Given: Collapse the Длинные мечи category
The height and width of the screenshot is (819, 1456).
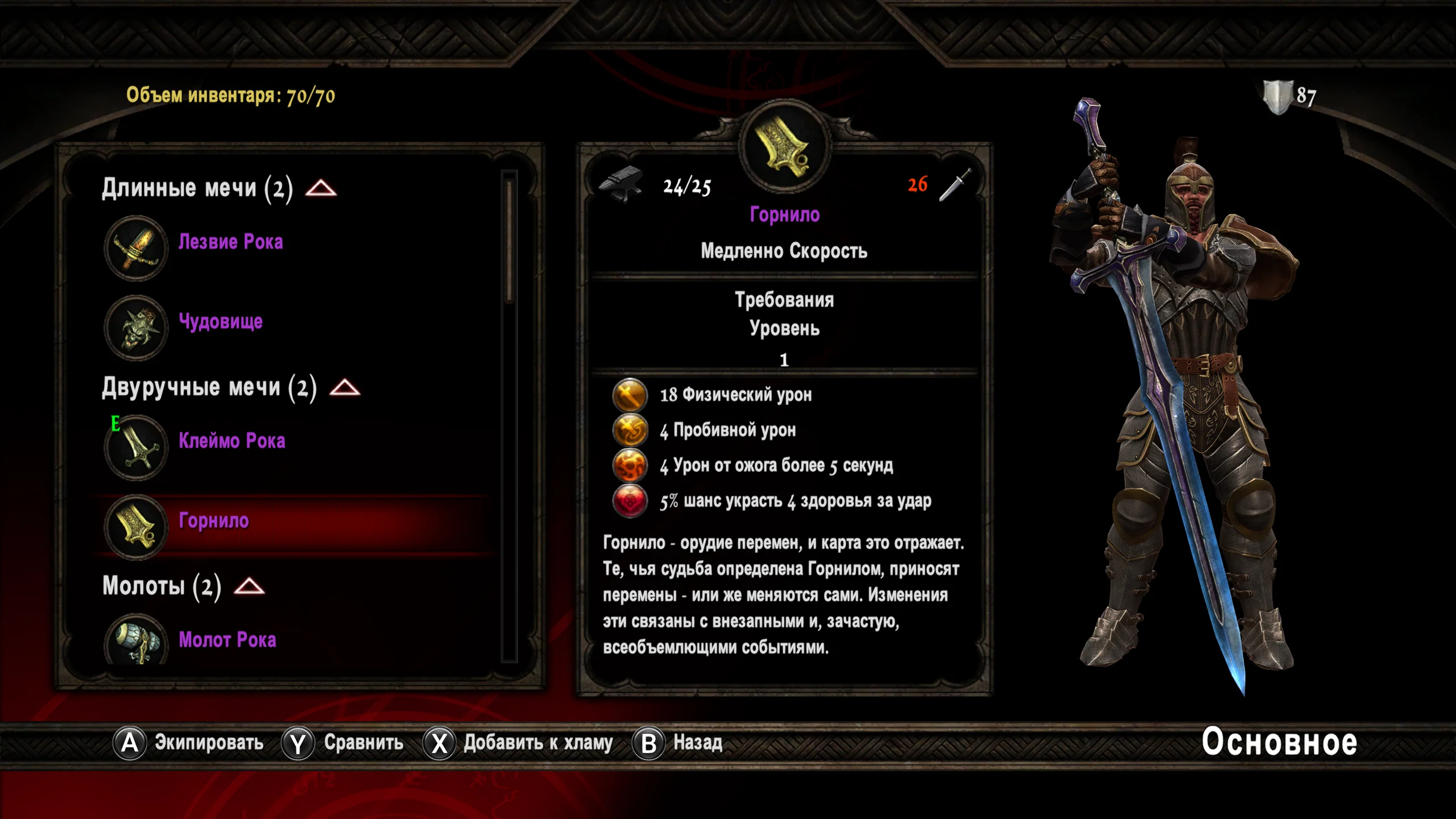Looking at the screenshot, I should click(321, 188).
